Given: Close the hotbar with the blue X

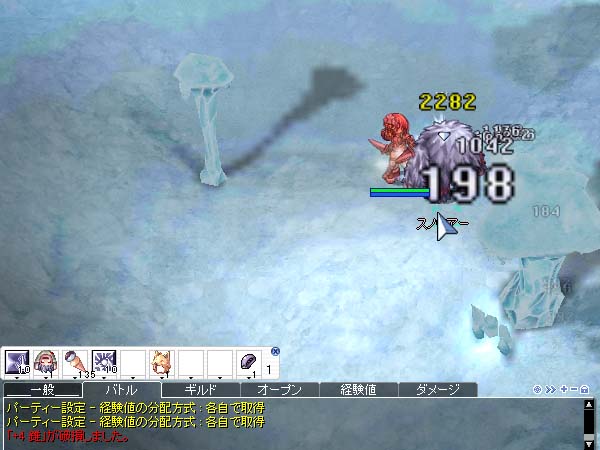Looking at the screenshot, I should pyautogui.click(x=275, y=351).
